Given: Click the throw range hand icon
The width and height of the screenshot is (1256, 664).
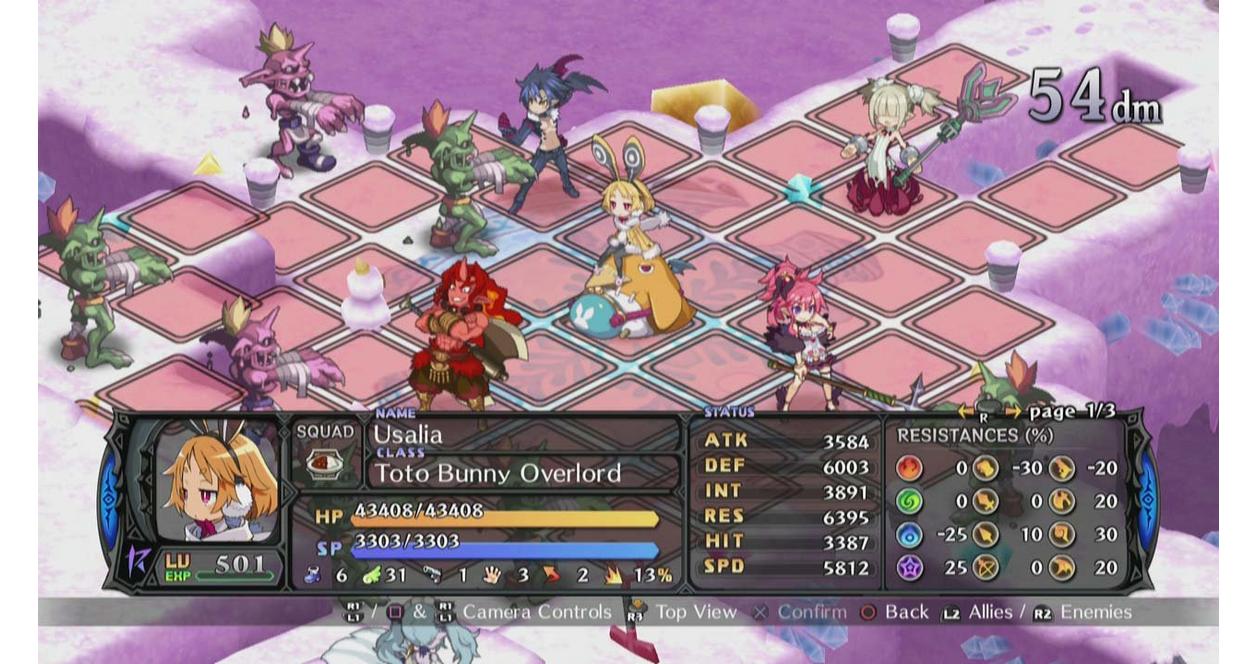Looking at the screenshot, I should (492, 575).
